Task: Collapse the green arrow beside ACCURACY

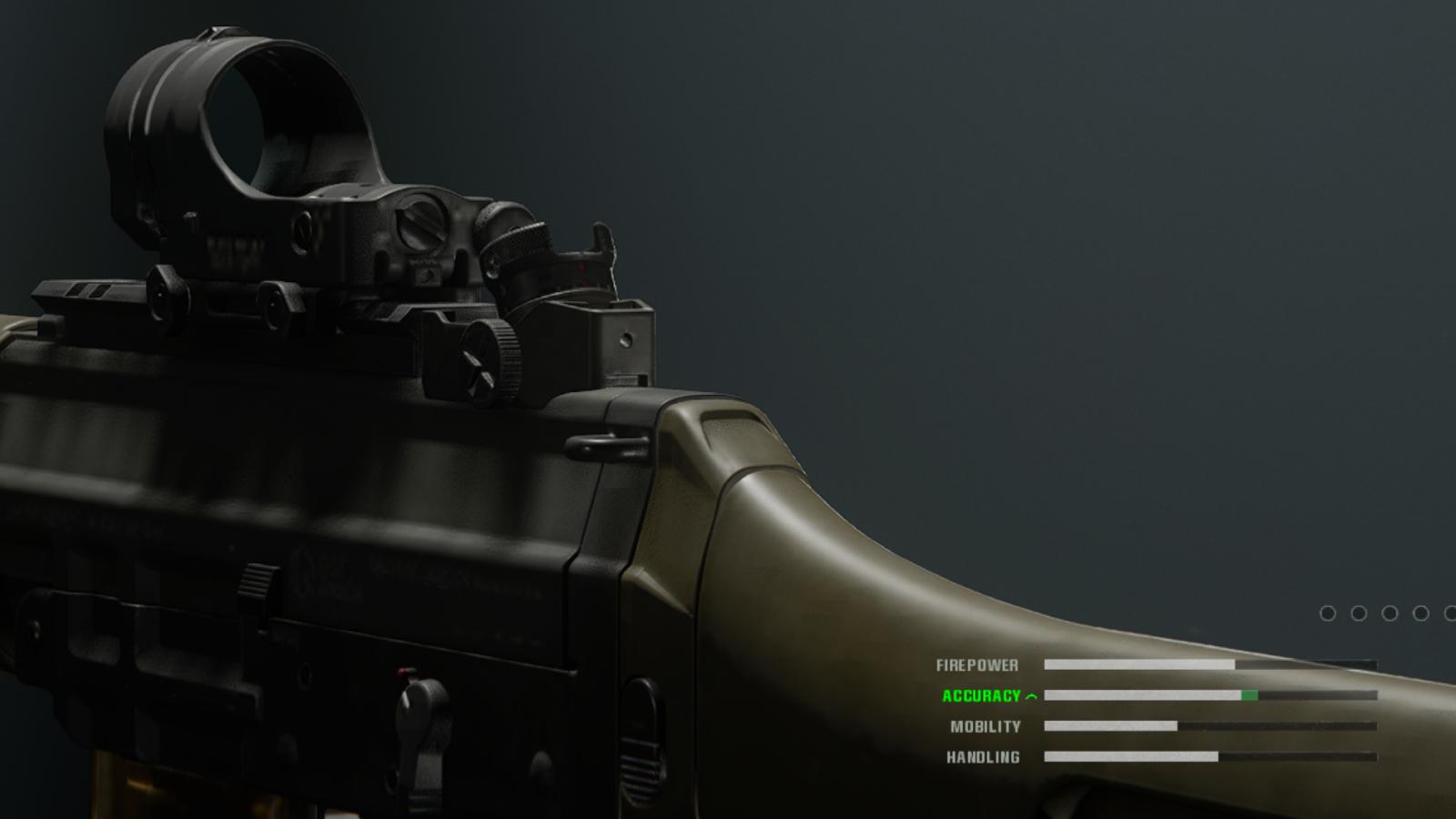Action: [1031, 696]
